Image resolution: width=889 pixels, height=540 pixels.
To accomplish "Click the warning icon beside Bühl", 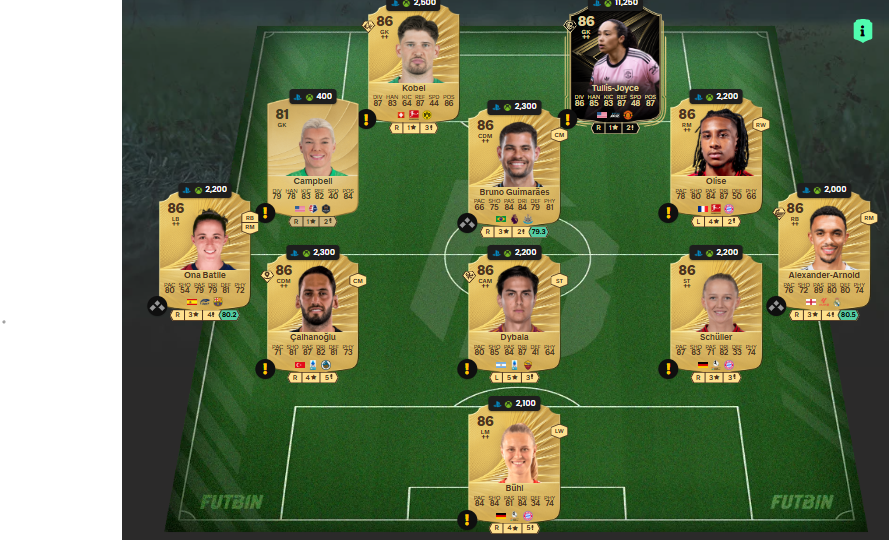I will point(467,519).
